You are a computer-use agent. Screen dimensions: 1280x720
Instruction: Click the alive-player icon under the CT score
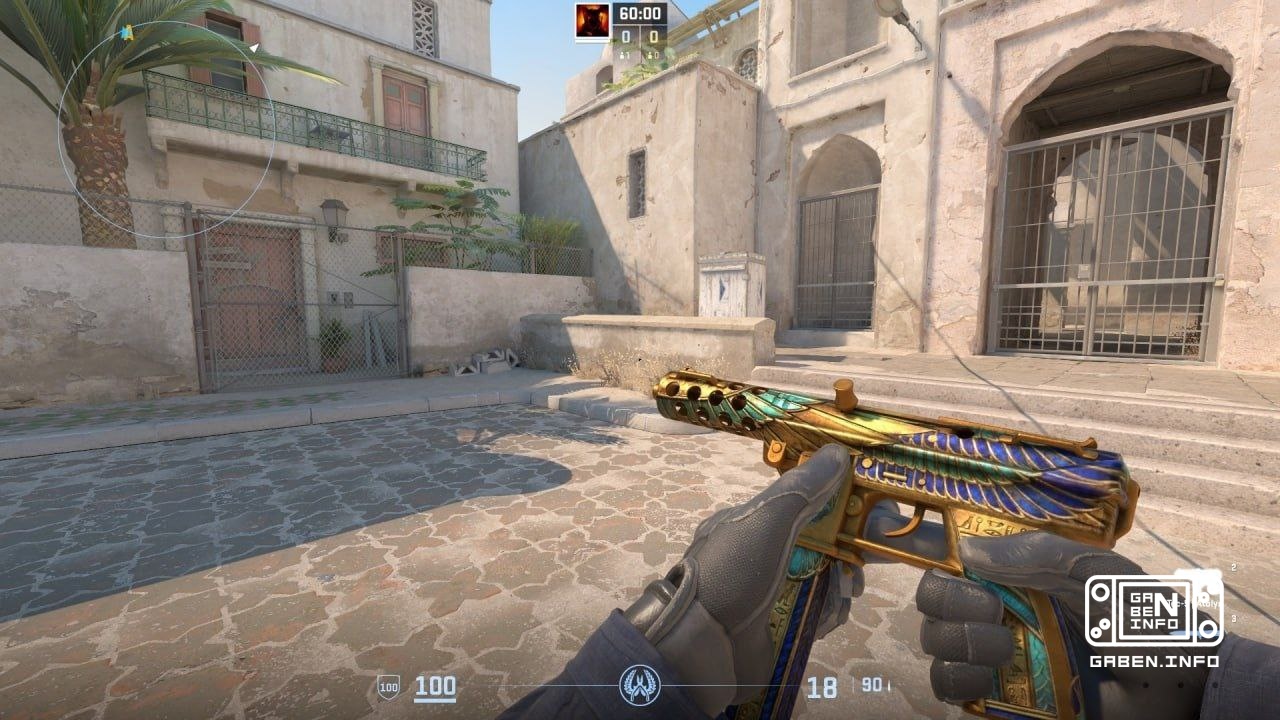(624, 55)
